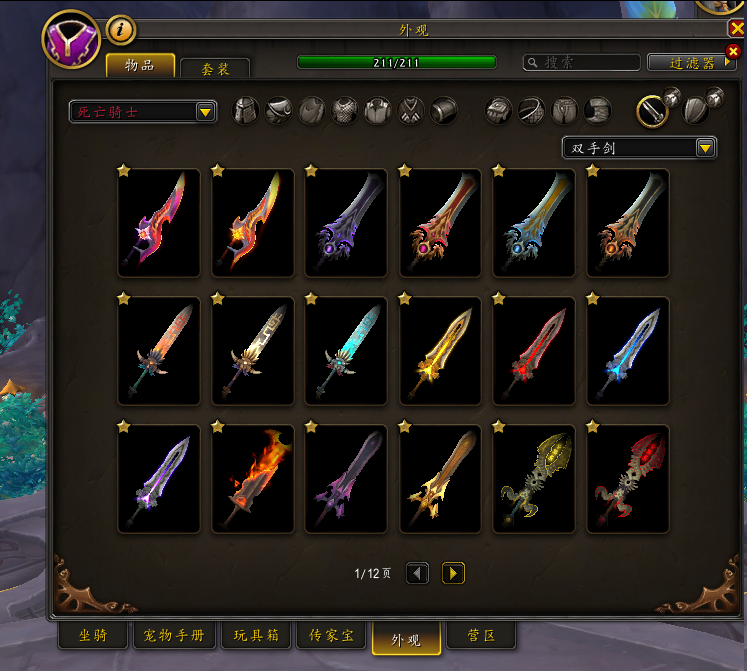Image resolution: width=747 pixels, height=671 pixels.
Task: Show the 传家宝 (Heirlooms) tab
Action: 331,636
